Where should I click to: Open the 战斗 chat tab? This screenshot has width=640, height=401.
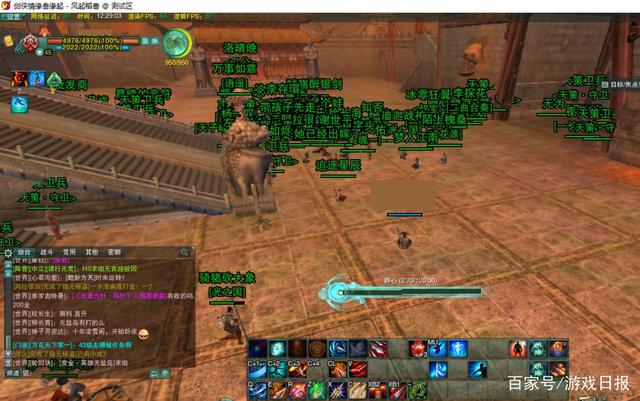(x=47, y=252)
